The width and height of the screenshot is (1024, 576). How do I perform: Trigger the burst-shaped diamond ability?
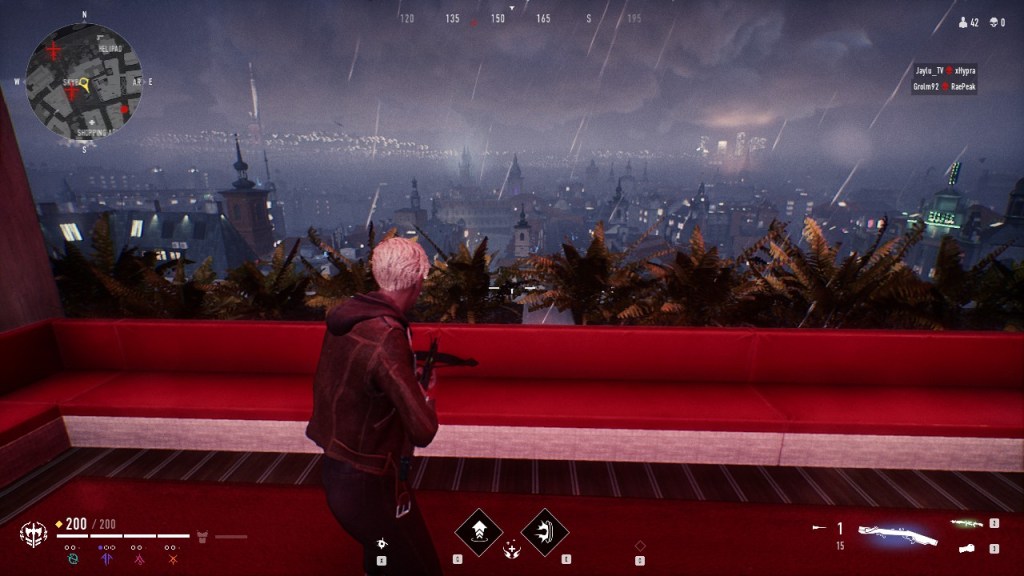pos(545,531)
